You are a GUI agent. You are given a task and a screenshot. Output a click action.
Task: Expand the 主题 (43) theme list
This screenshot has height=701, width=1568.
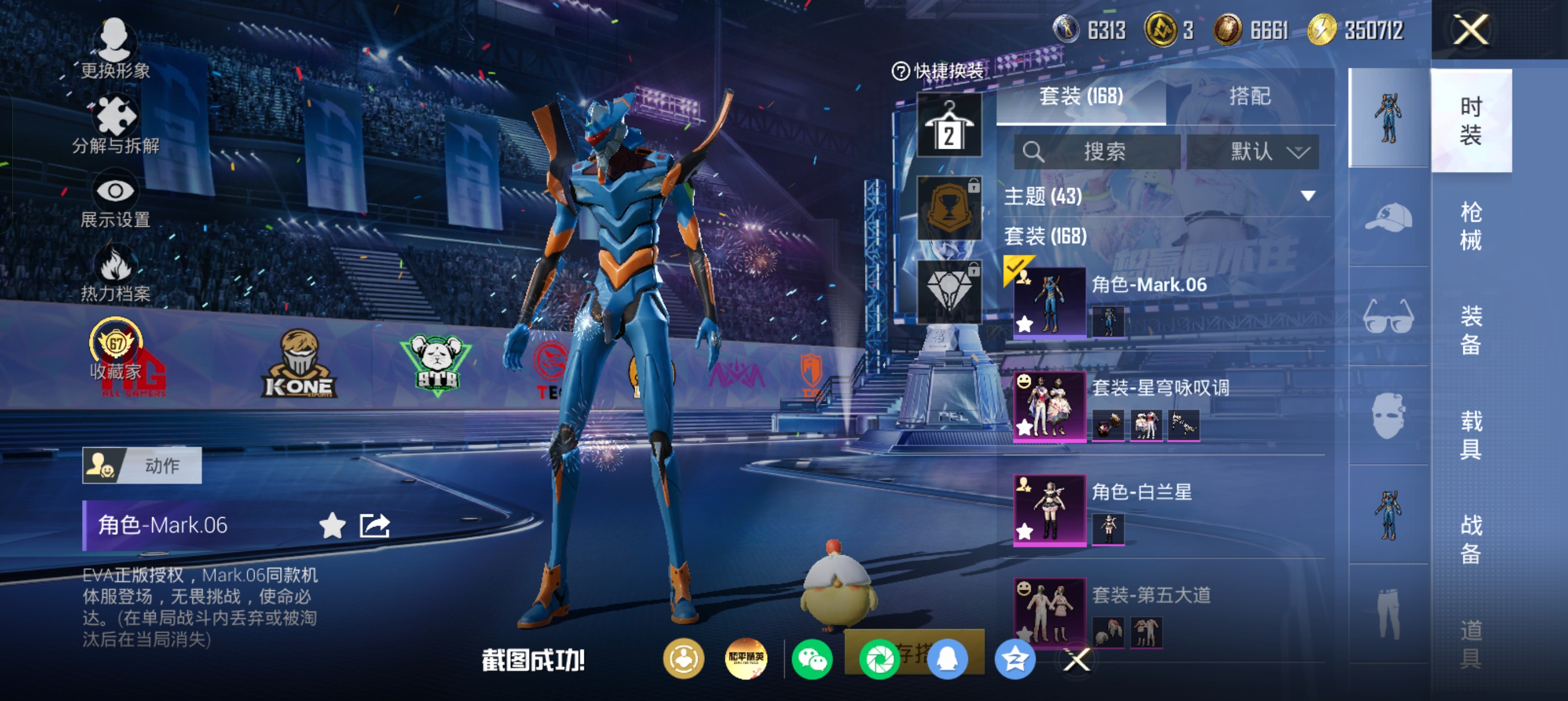coord(1307,196)
